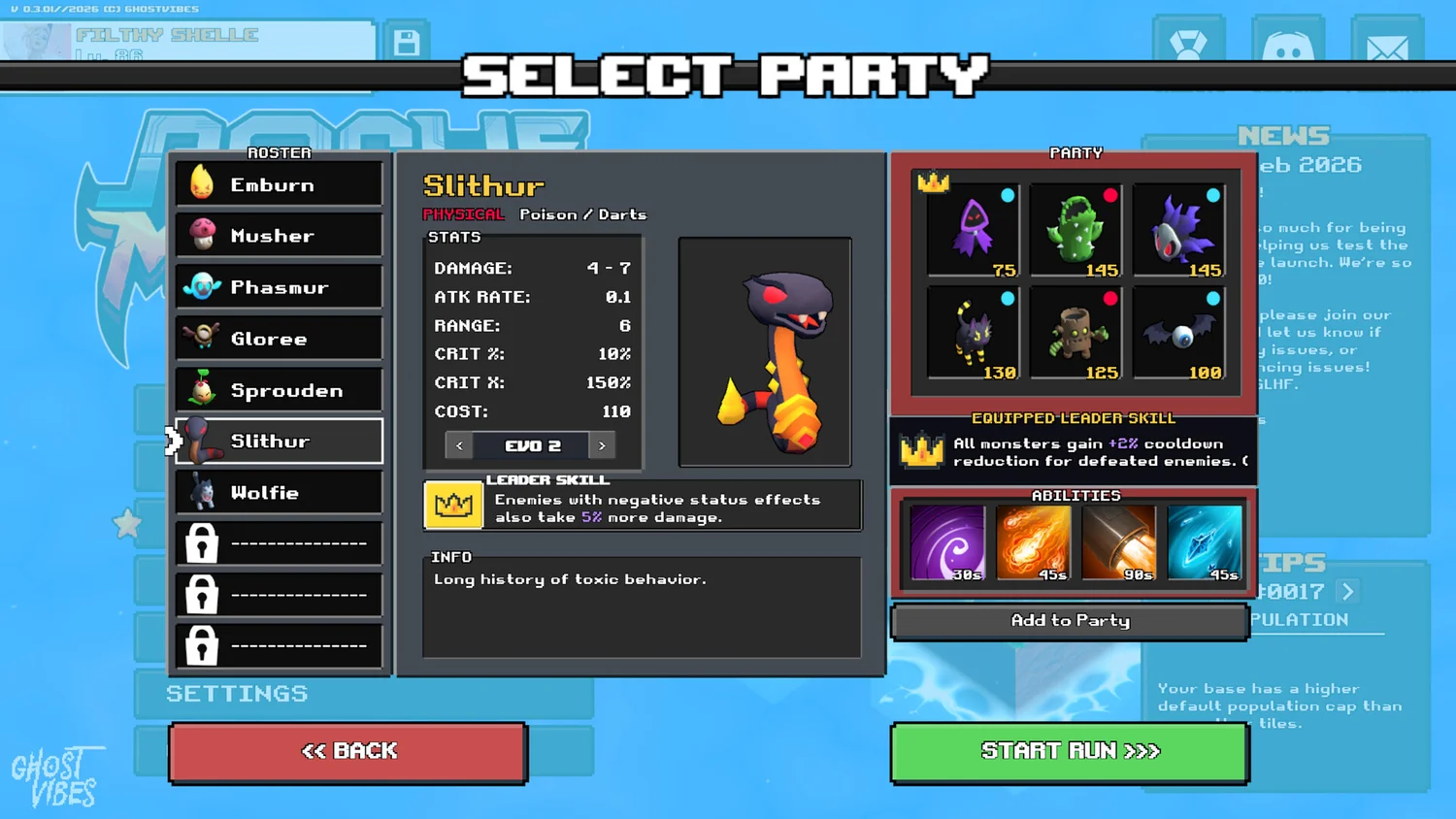Add Slithur to the party
Viewport: 1456px width, 819px height.
point(1070,621)
